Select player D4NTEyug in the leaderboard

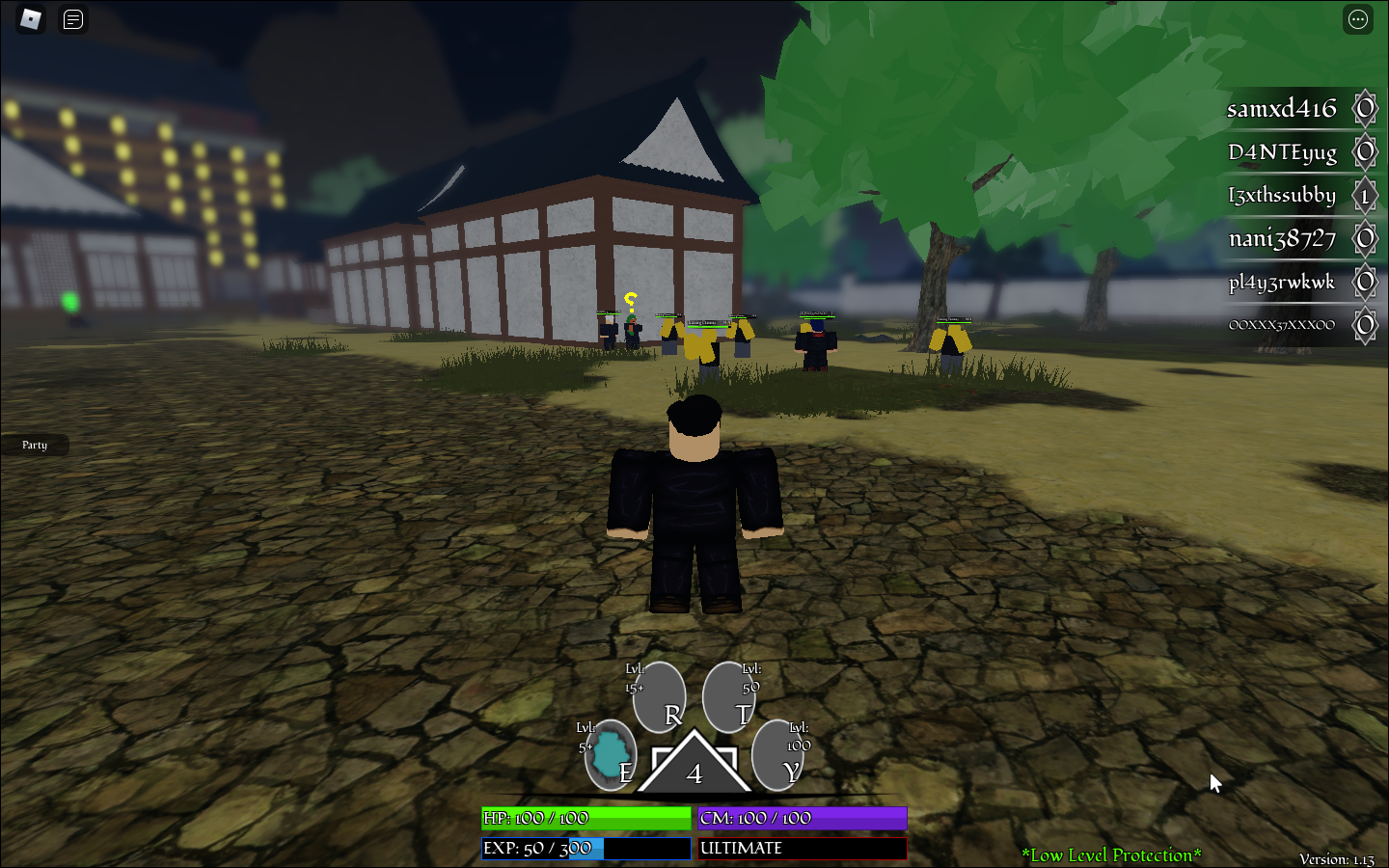(x=1282, y=152)
